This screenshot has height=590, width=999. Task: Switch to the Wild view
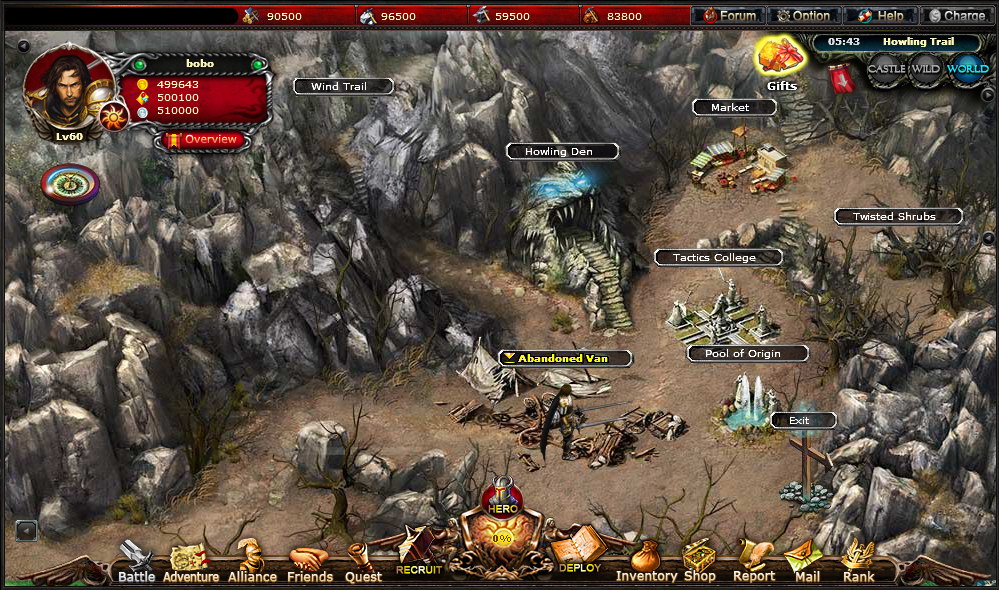pyautogui.click(x=926, y=69)
